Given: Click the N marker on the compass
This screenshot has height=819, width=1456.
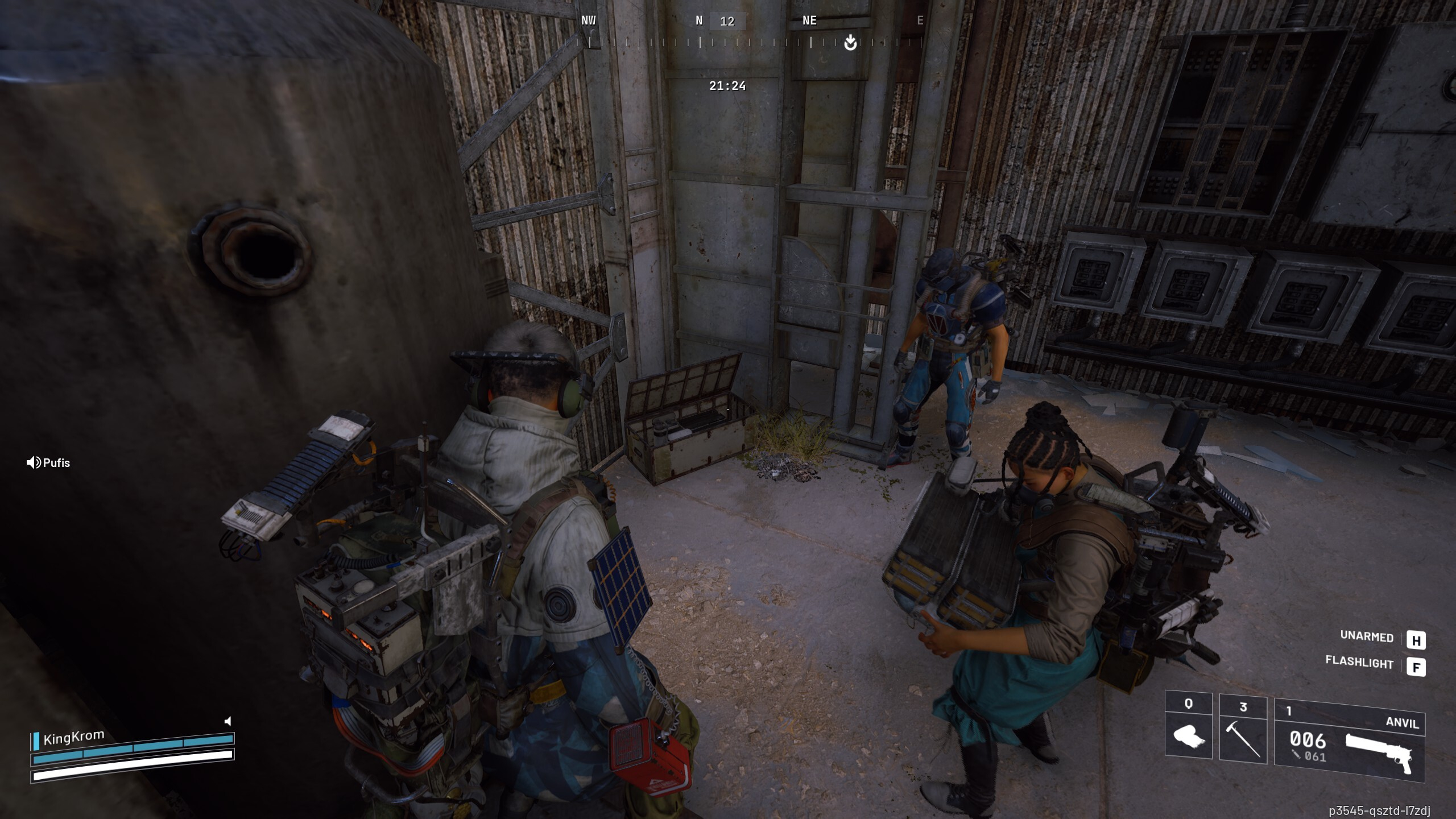Looking at the screenshot, I should (698, 20).
